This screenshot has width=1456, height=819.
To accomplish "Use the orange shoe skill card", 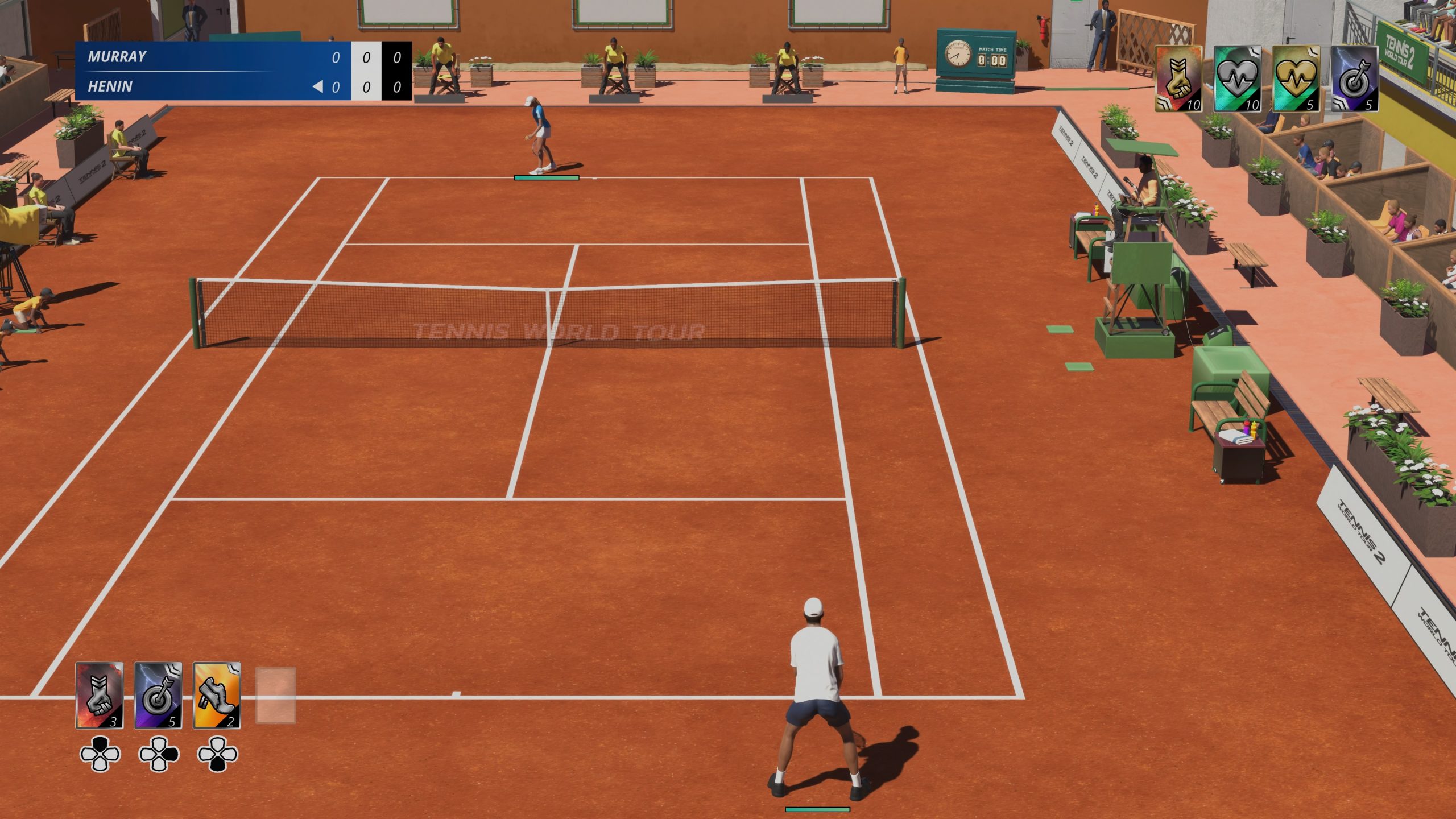I will tap(217, 695).
